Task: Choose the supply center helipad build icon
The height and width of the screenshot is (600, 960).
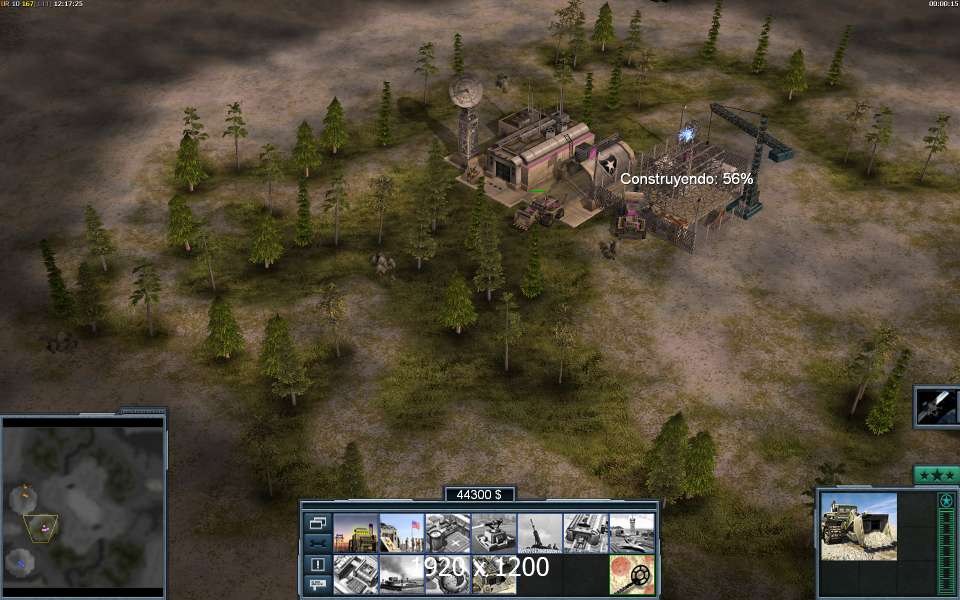Action: pyautogui.click(x=447, y=533)
